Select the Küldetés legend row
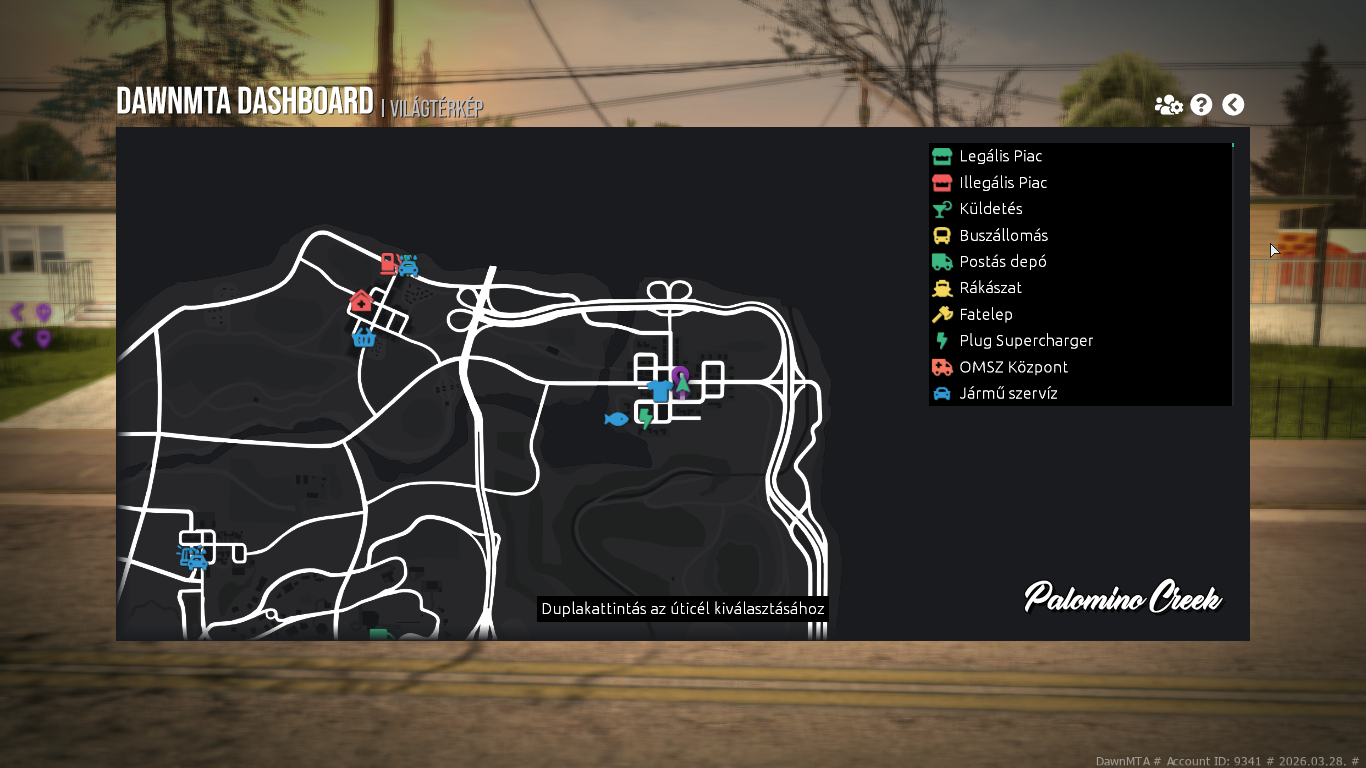This screenshot has height=768, width=1366. tap(990, 209)
